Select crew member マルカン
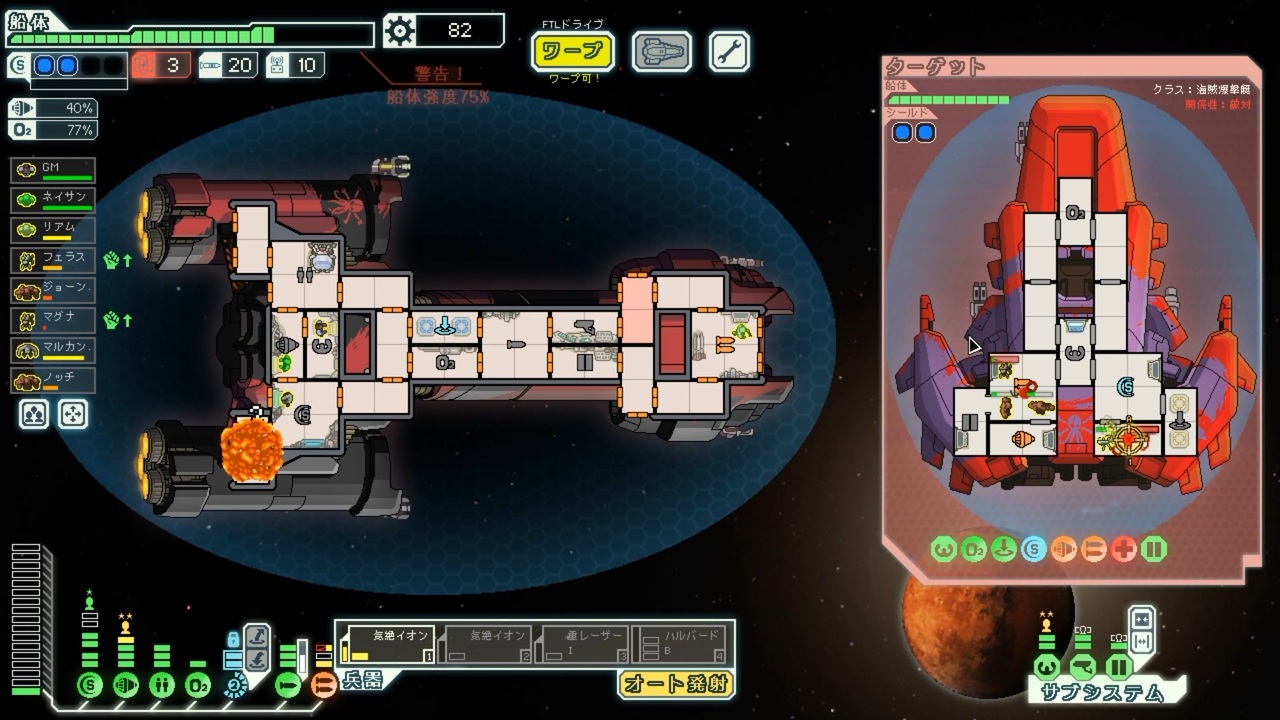 pyautogui.click(x=53, y=351)
